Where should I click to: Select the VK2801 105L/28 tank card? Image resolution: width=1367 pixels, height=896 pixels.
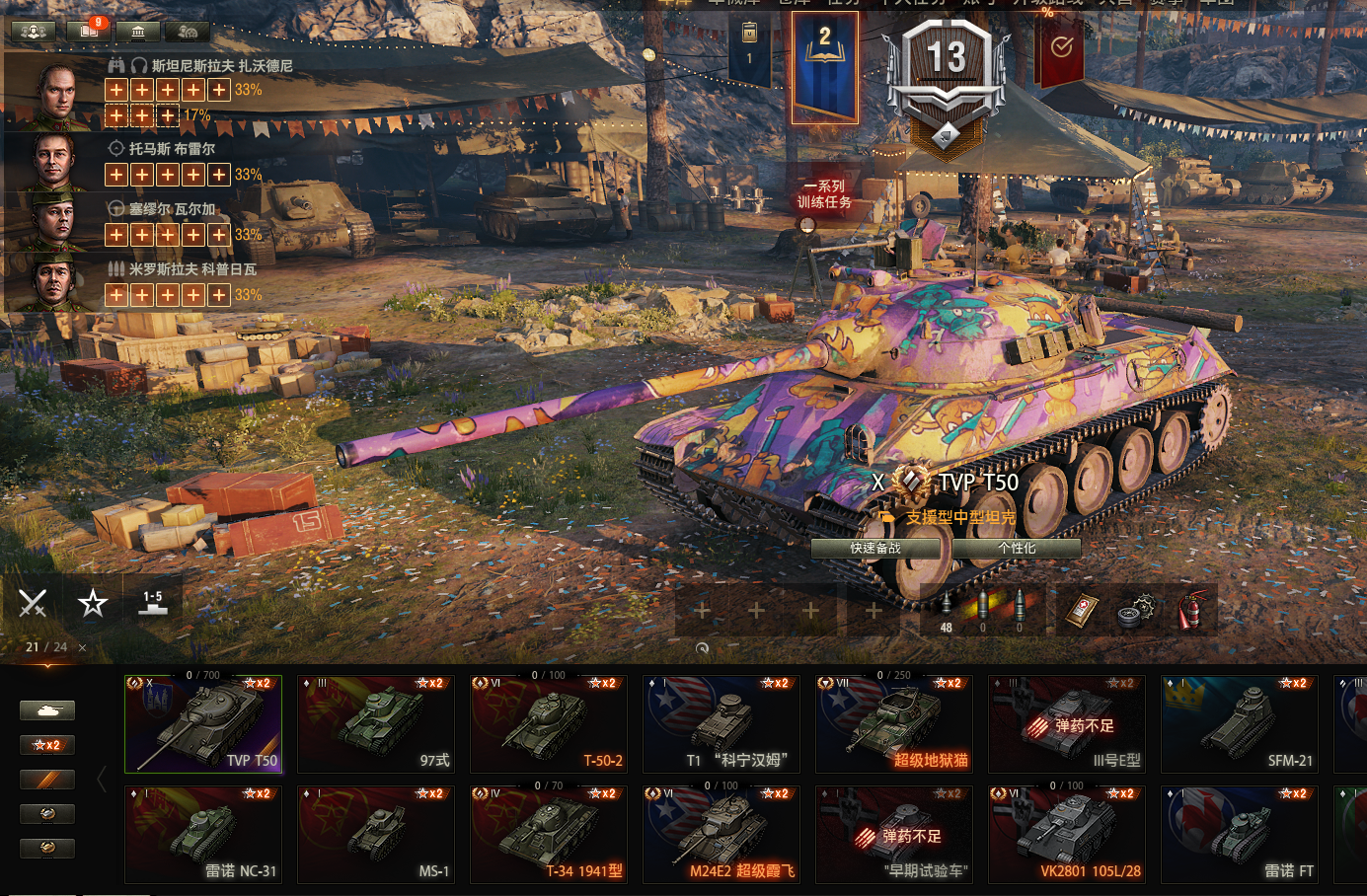click(1067, 835)
